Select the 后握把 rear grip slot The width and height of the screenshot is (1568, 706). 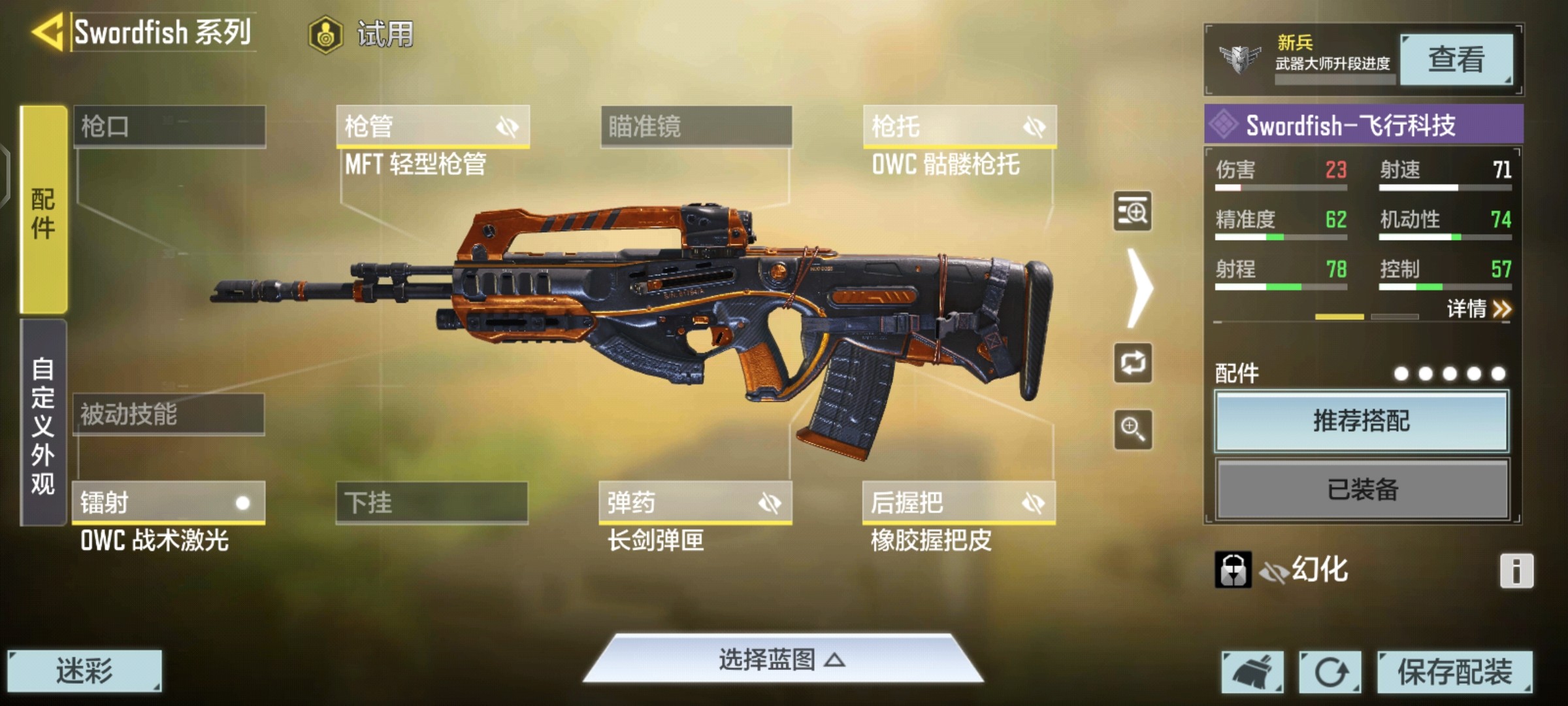coord(958,503)
